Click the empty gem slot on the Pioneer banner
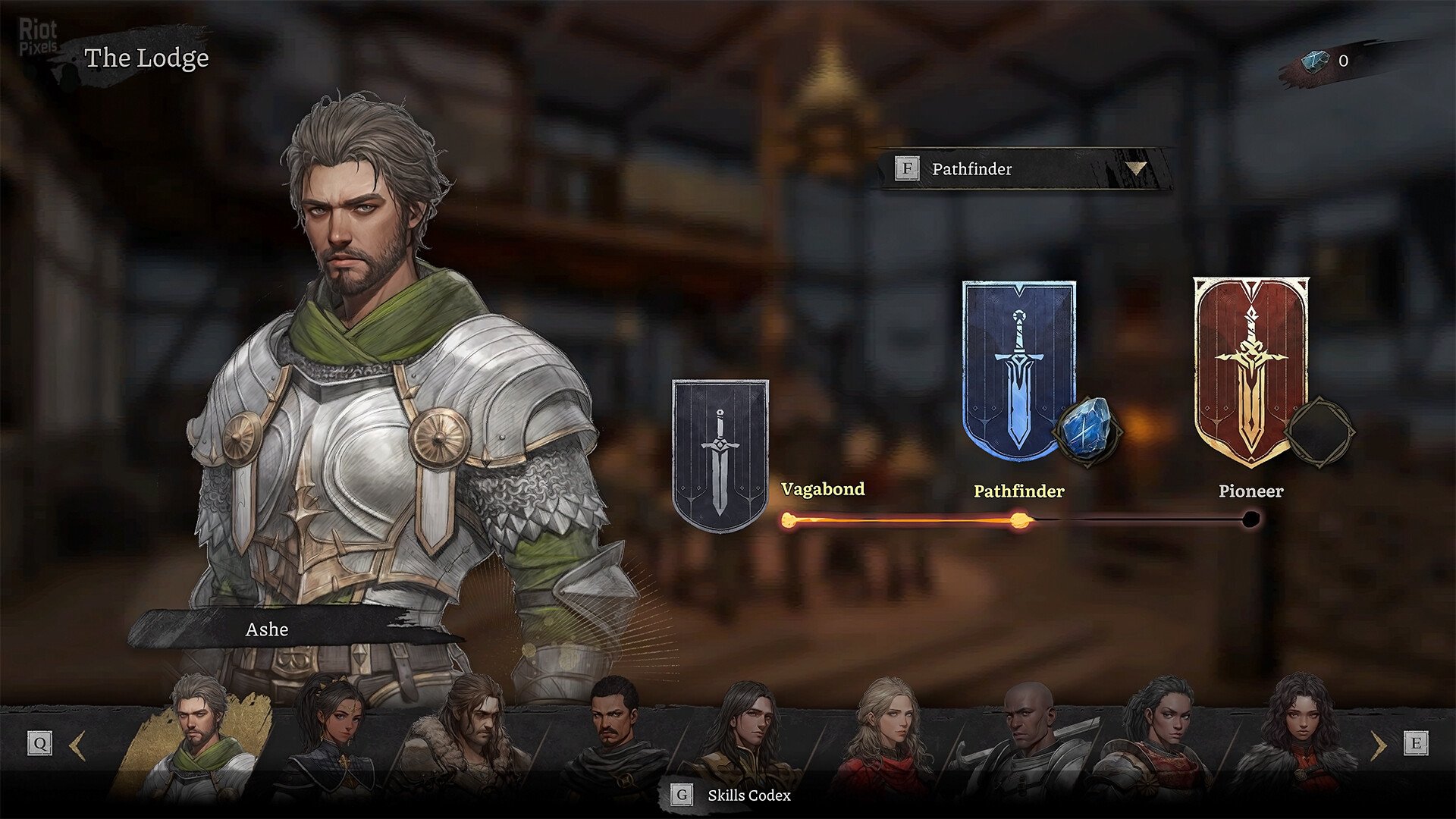 [1318, 431]
